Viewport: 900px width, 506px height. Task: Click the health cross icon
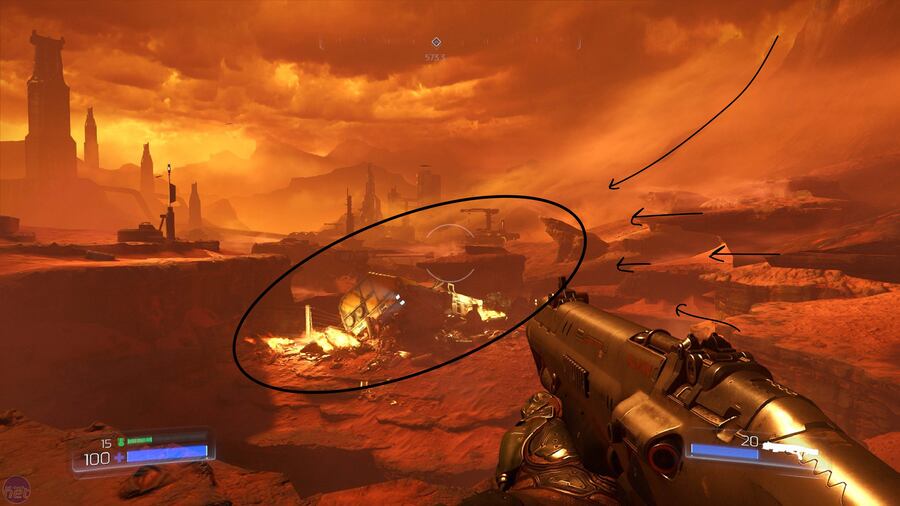119,456
